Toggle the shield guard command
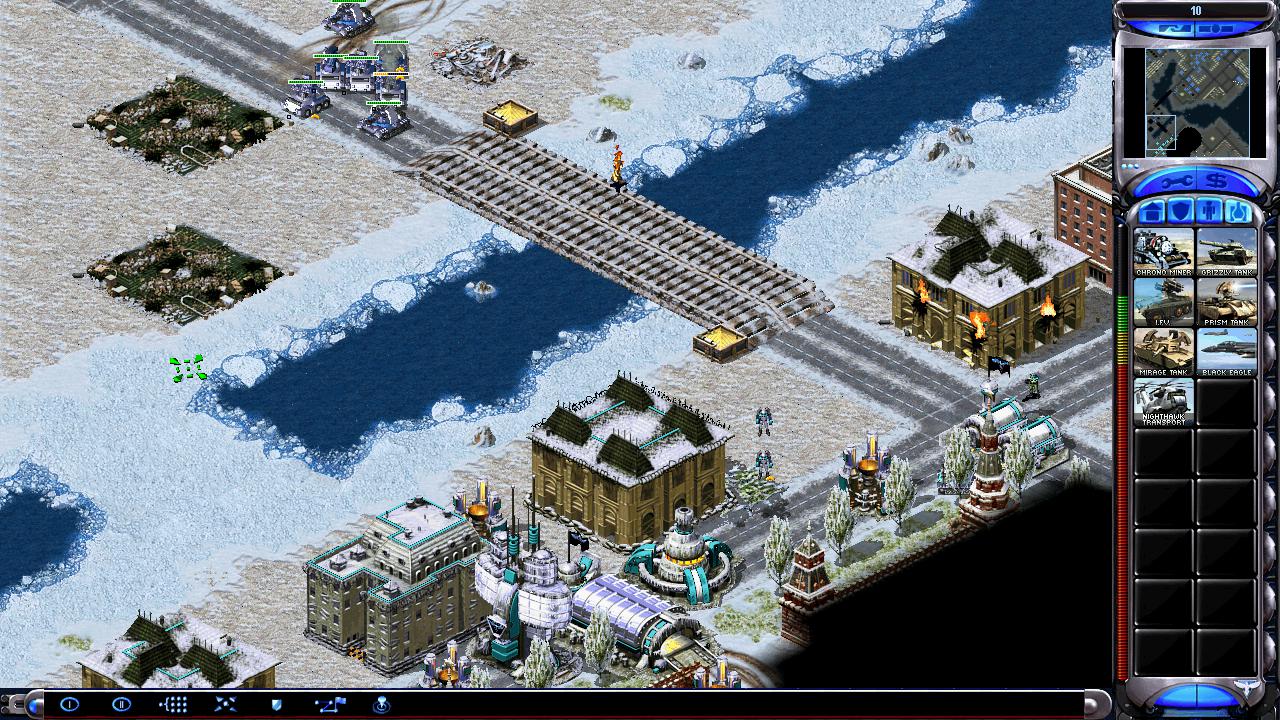 point(277,705)
